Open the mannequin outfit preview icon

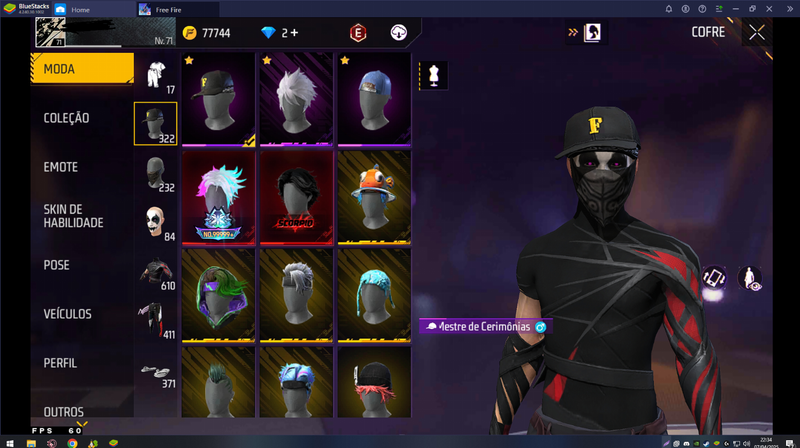coord(433,74)
